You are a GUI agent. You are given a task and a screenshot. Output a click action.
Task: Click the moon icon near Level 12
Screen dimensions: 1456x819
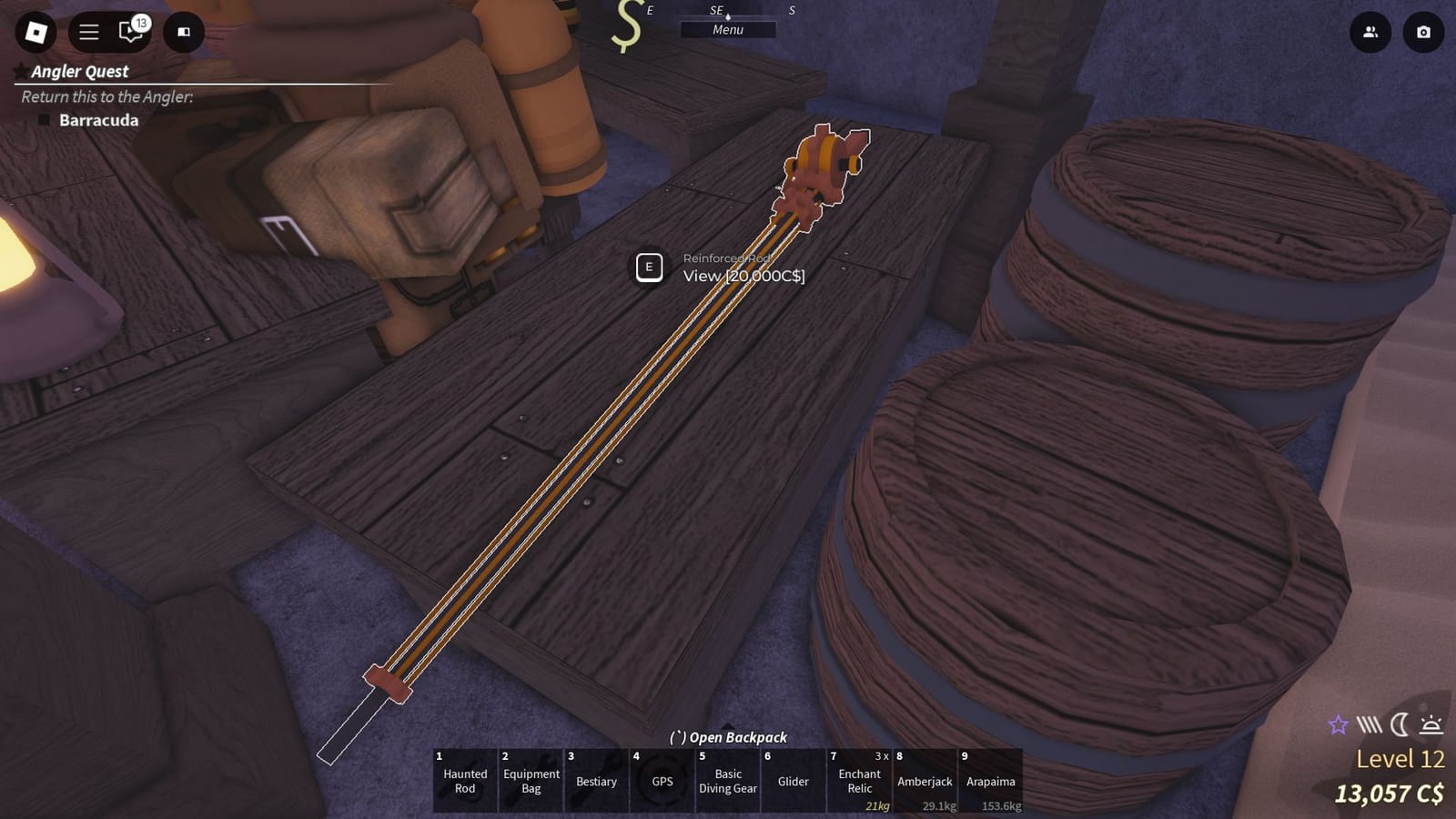(1399, 724)
